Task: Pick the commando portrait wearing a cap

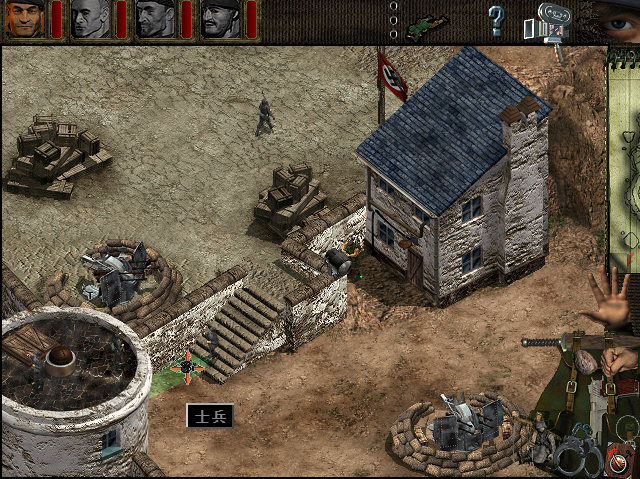Action: [x=220, y=19]
